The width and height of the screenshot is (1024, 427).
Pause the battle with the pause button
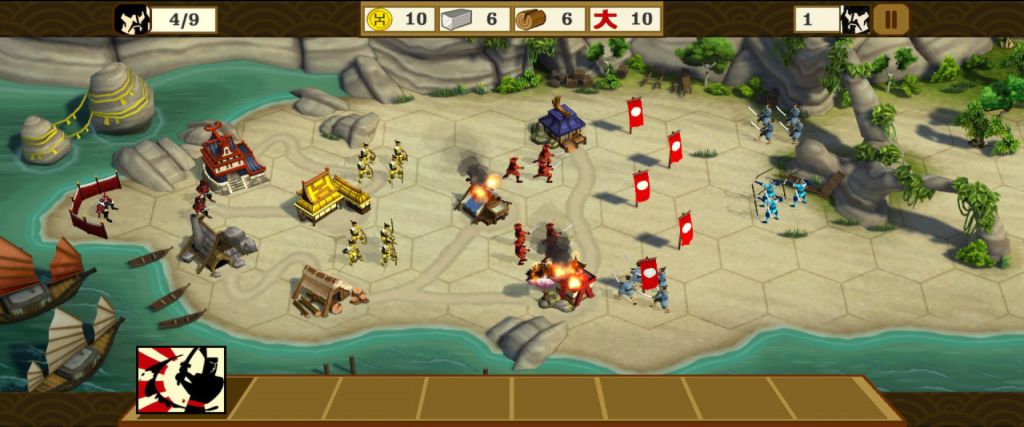pos(890,19)
